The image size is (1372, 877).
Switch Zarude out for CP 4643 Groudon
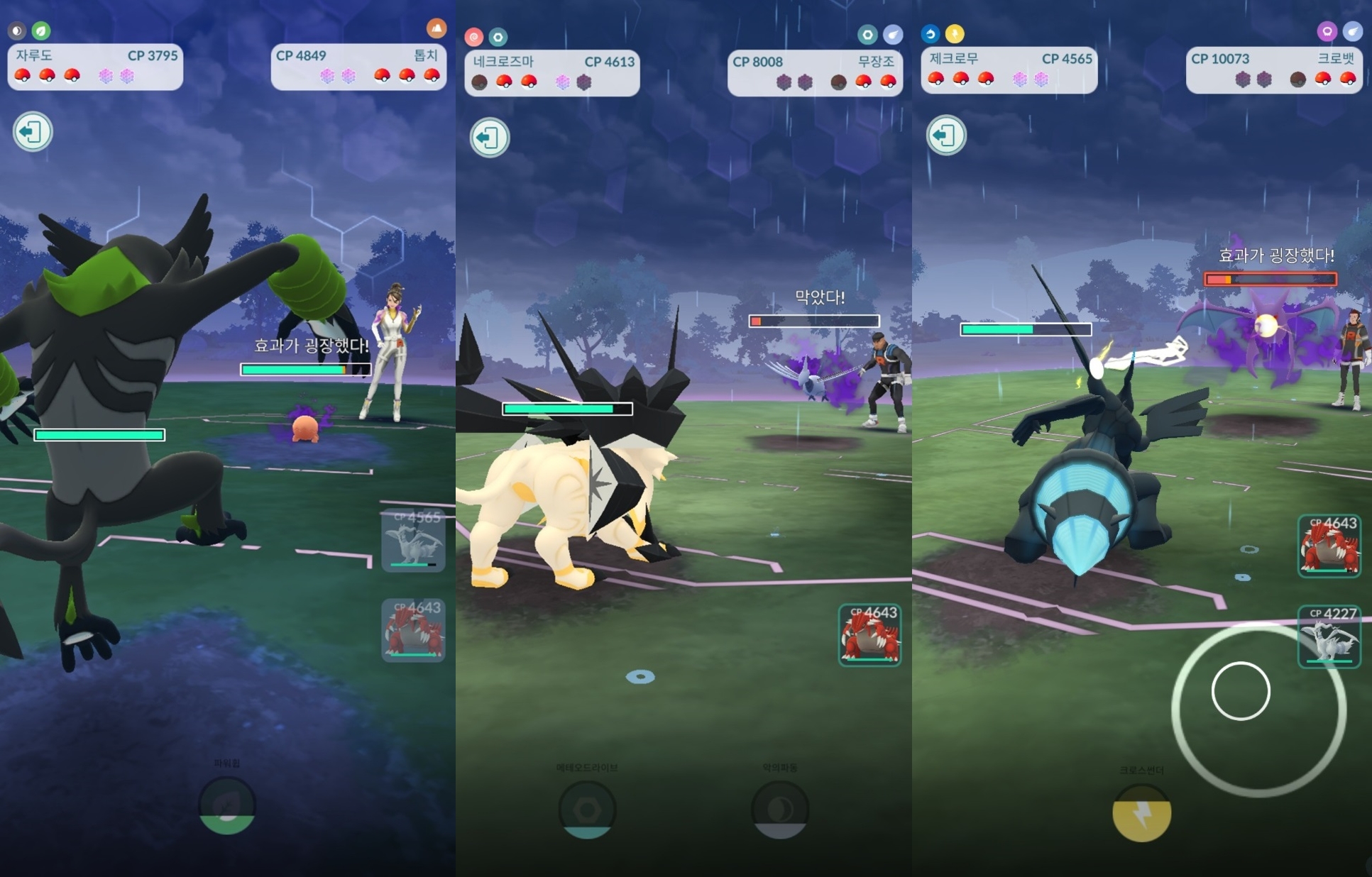pos(414,631)
